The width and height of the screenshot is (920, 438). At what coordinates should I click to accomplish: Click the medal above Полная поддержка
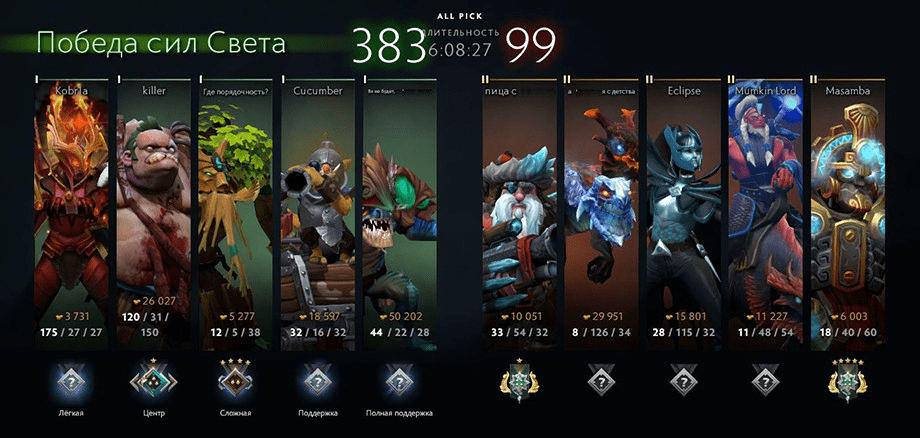(x=400, y=380)
